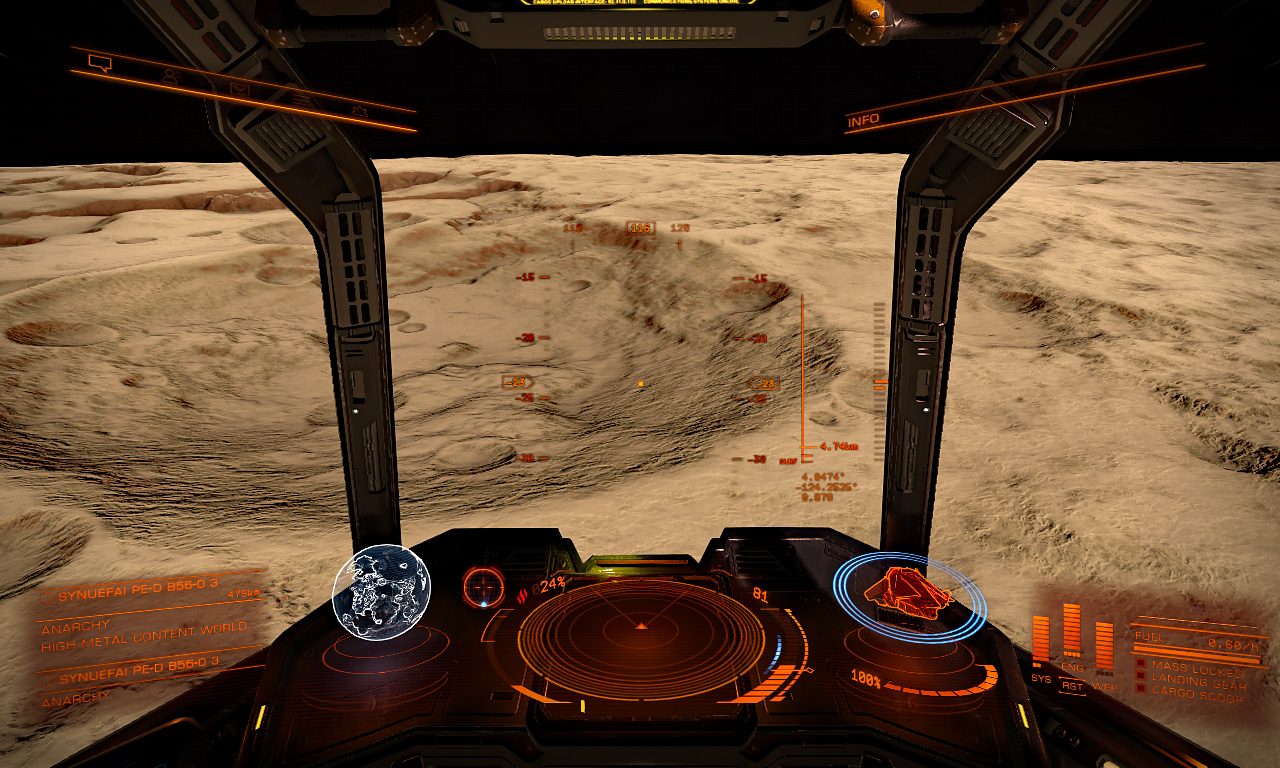Select the WEP power distributor column
Screen dimensions: 1280x768
coord(1104,647)
